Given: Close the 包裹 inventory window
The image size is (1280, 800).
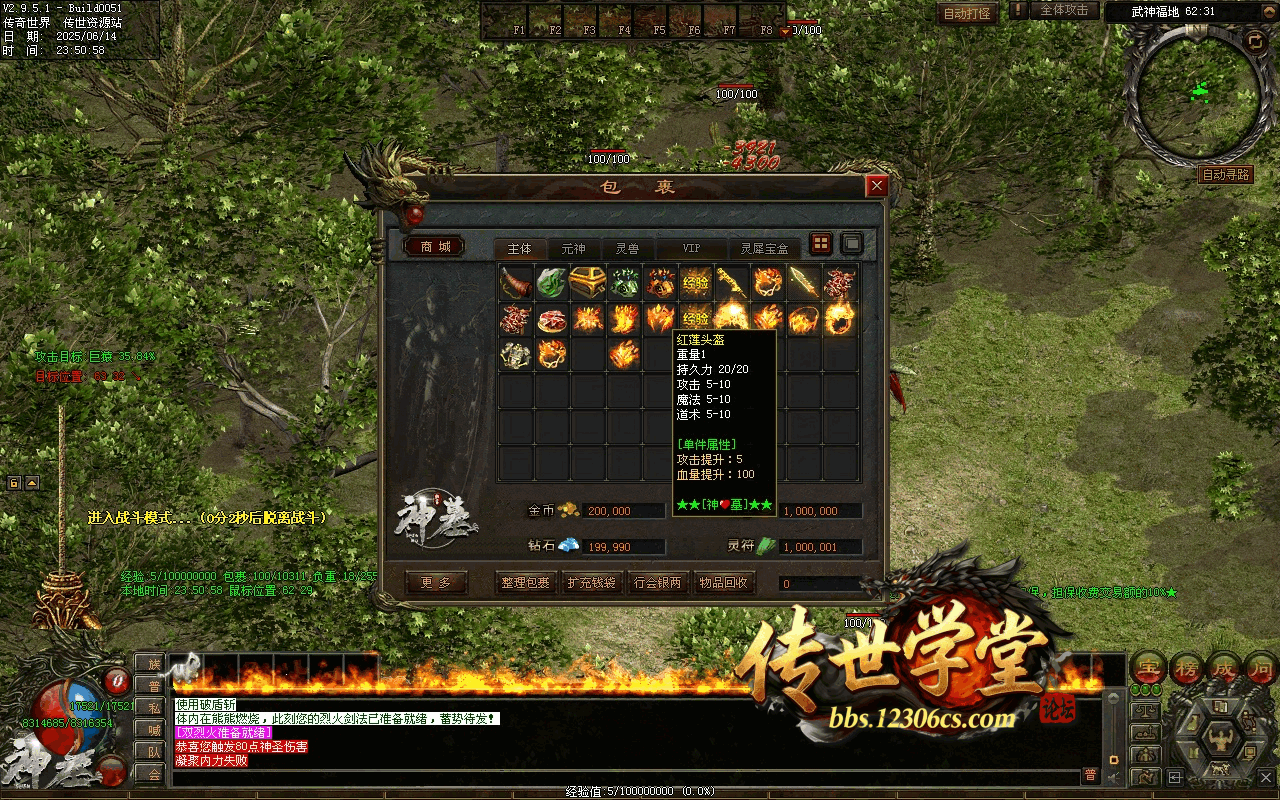Looking at the screenshot, I should pyautogui.click(x=877, y=186).
